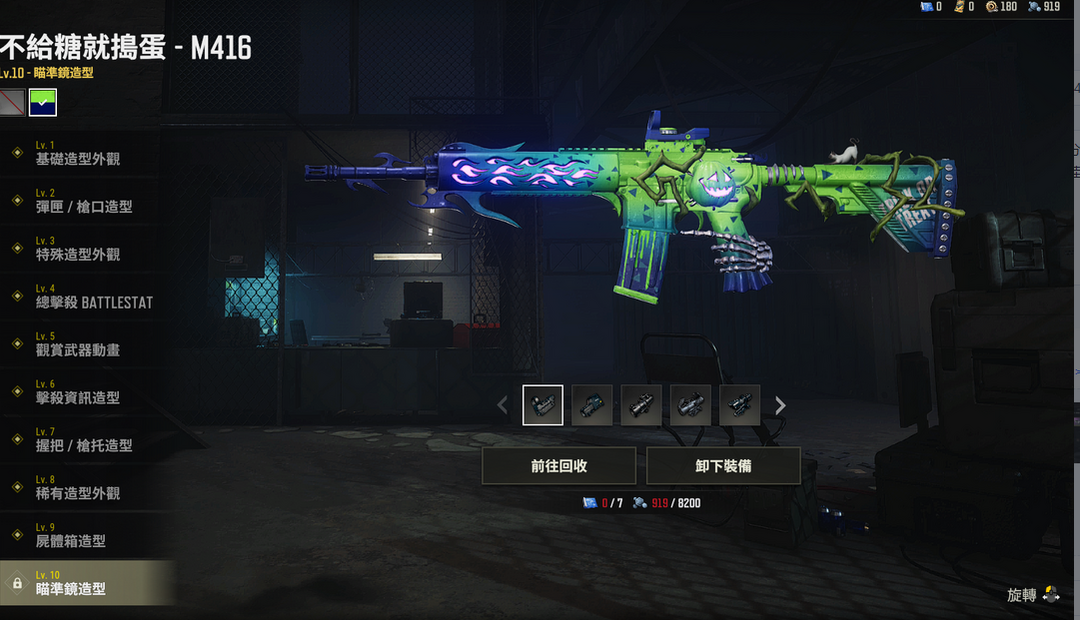Click the 前往回收 button
Viewport: 1080px width, 620px height.
[x=559, y=466]
